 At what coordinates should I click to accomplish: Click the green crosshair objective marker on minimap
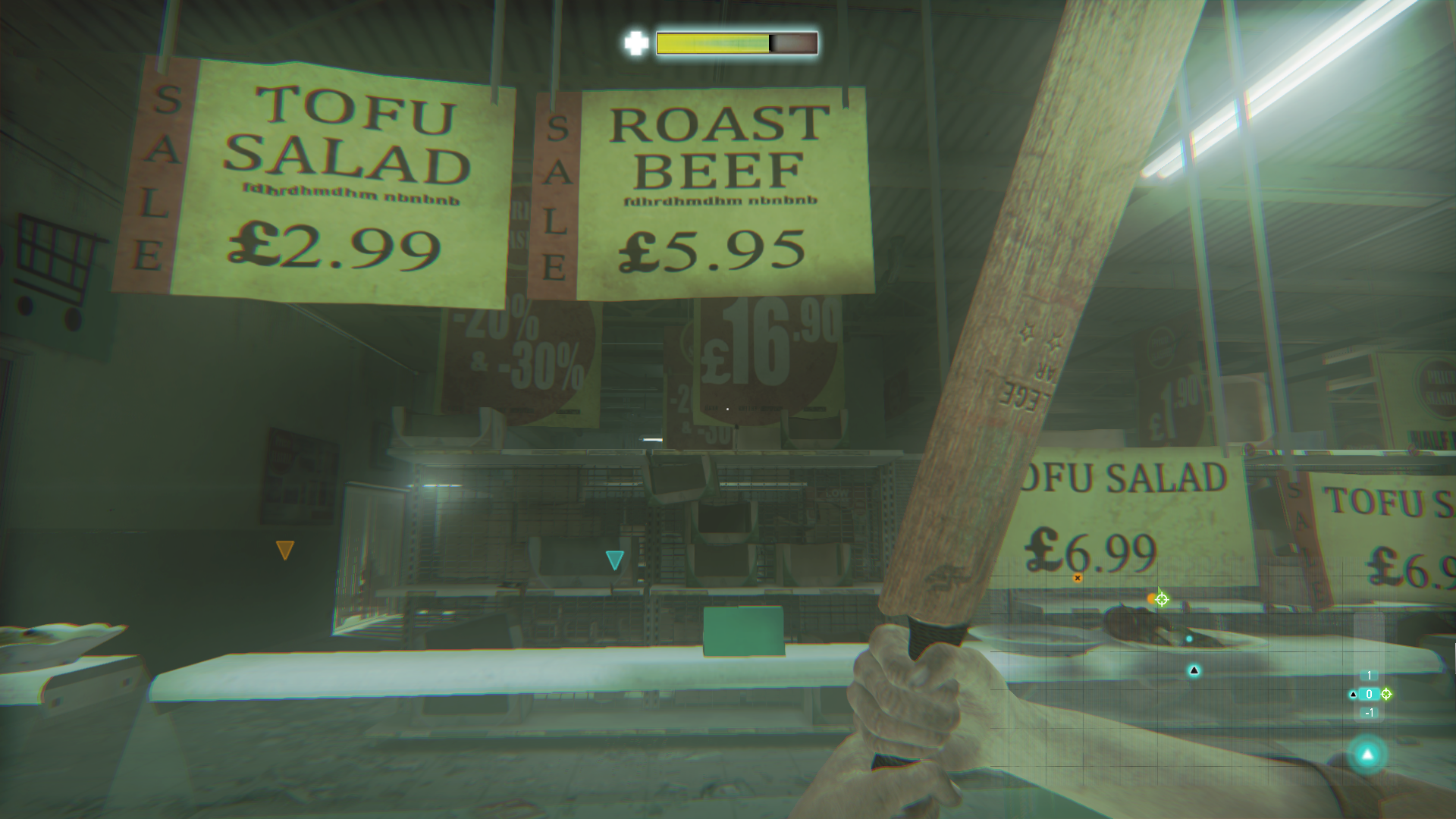[1161, 599]
